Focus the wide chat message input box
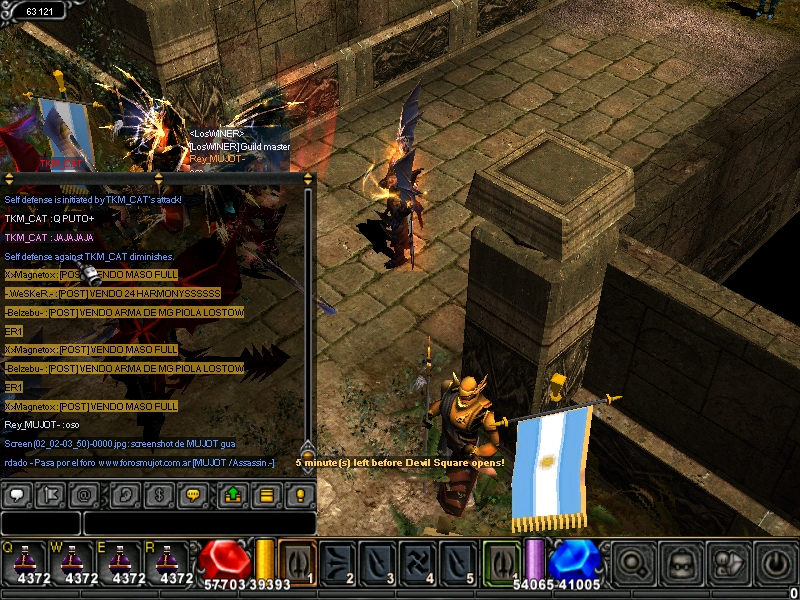The image size is (800, 600). (x=199, y=523)
